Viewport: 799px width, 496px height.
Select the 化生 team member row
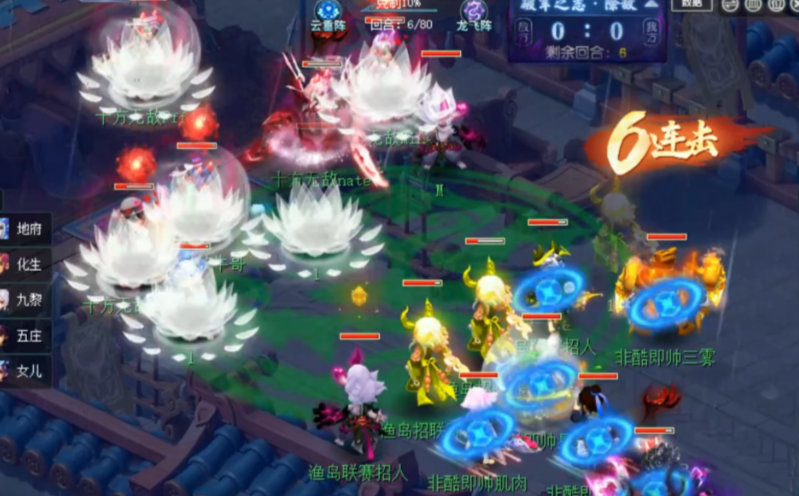pos(24,265)
